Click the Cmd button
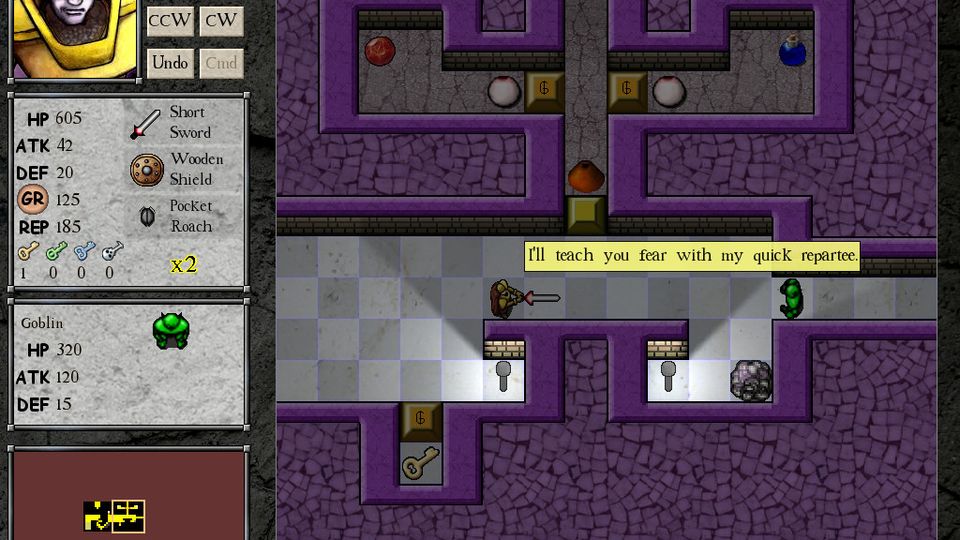Image resolution: width=960 pixels, height=540 pixels. (221, 63)
